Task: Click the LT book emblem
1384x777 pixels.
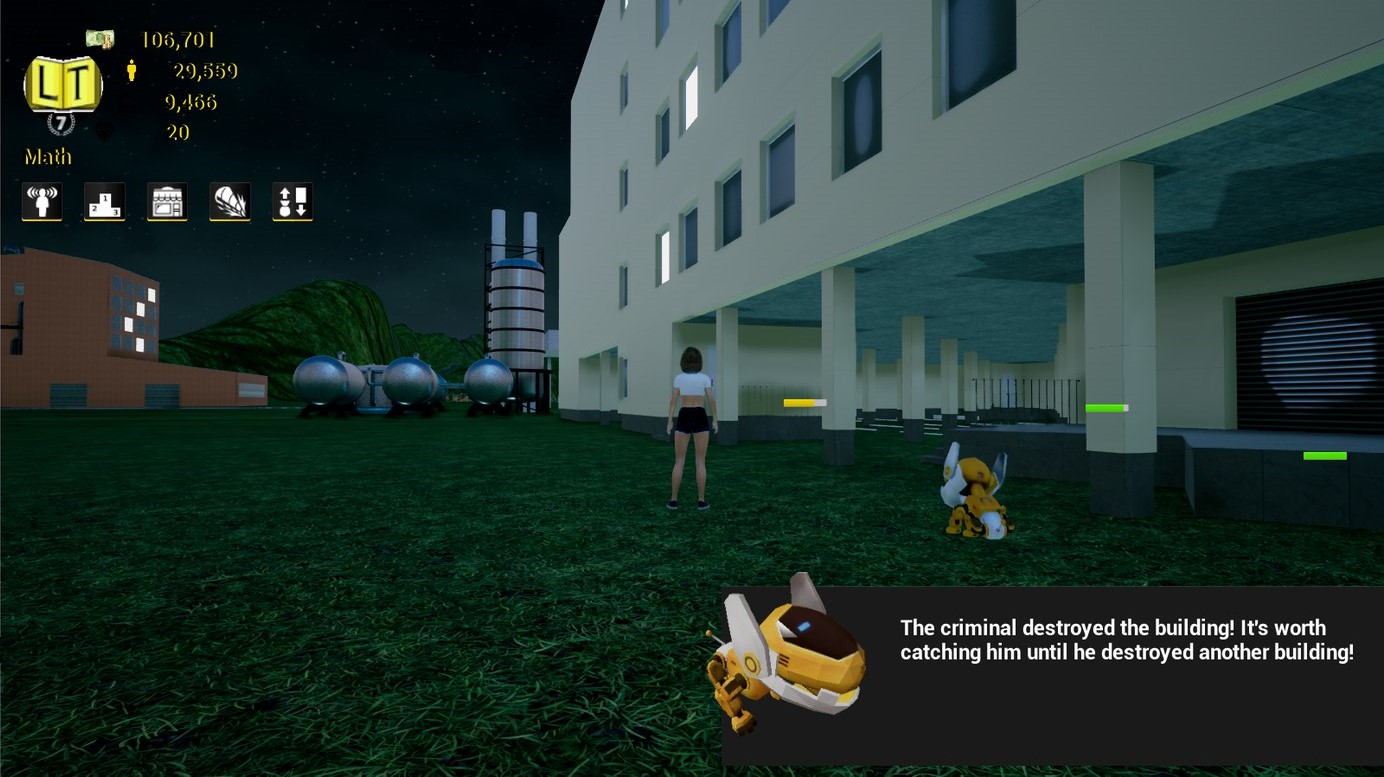Action: [62, 85]
